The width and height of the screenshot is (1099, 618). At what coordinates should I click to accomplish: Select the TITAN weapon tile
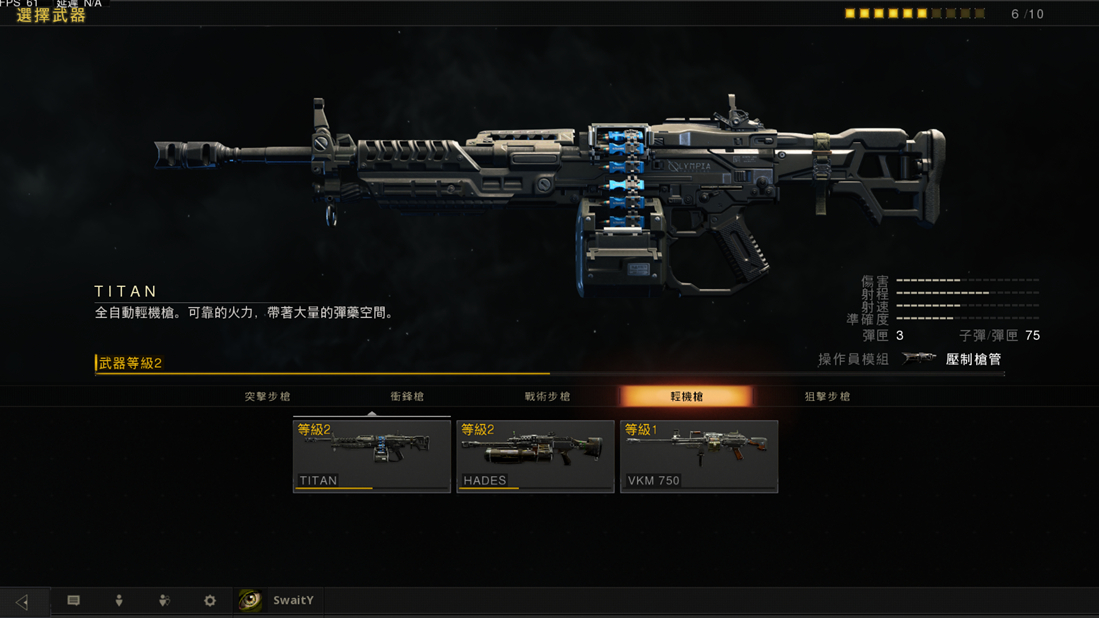pyautogui.click(x=371, y=456)
